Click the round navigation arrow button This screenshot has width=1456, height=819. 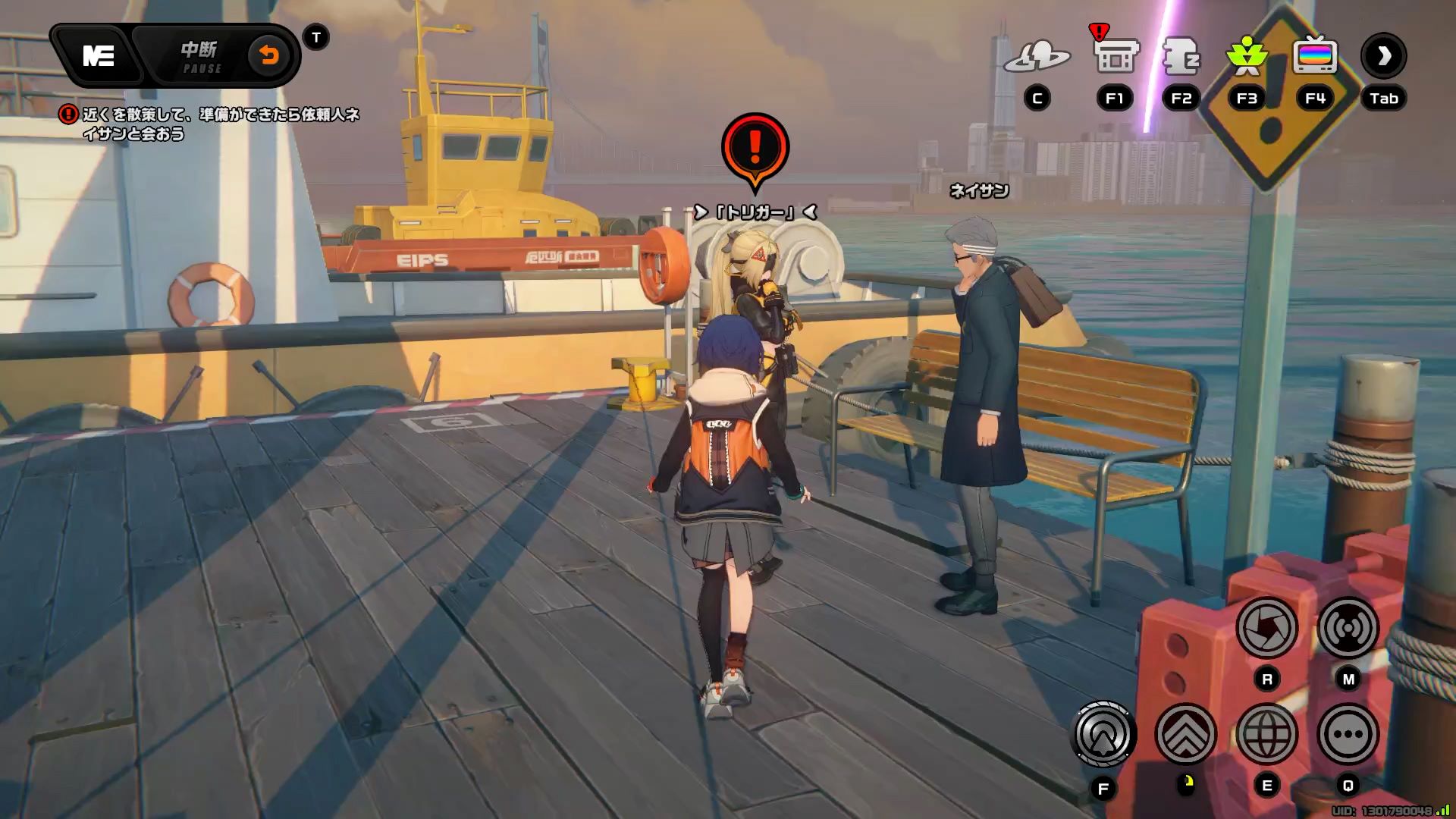[1103, 734]
